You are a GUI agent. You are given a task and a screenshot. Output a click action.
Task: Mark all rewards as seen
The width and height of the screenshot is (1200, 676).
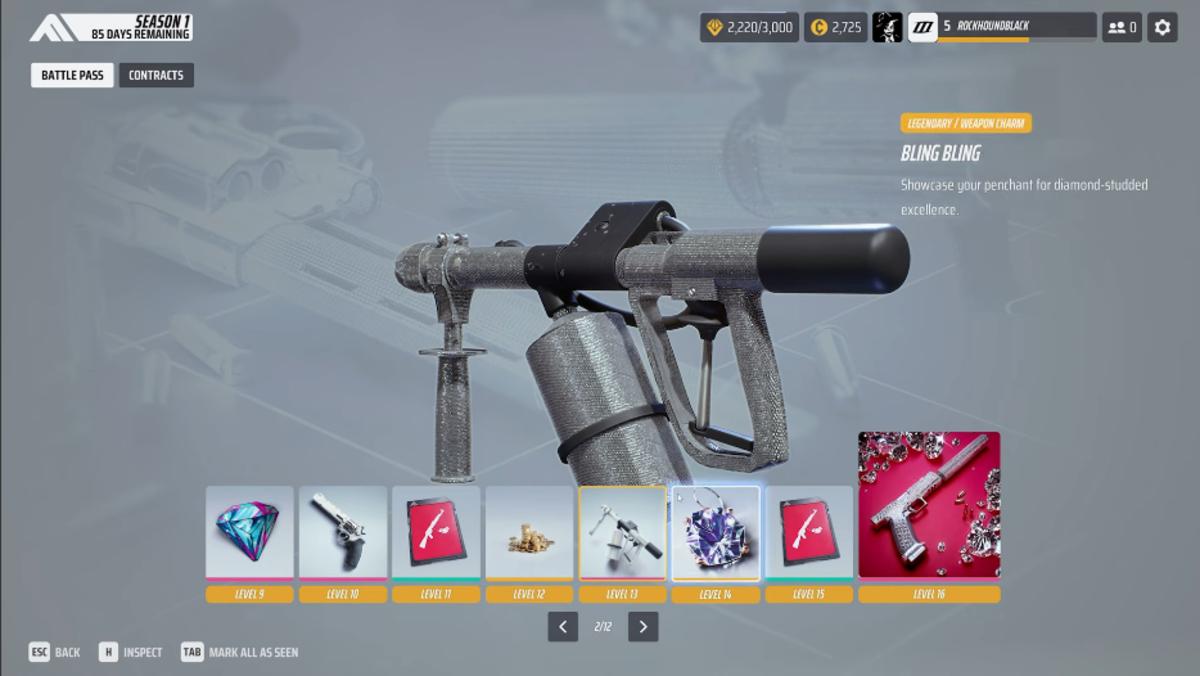point(240,652)
